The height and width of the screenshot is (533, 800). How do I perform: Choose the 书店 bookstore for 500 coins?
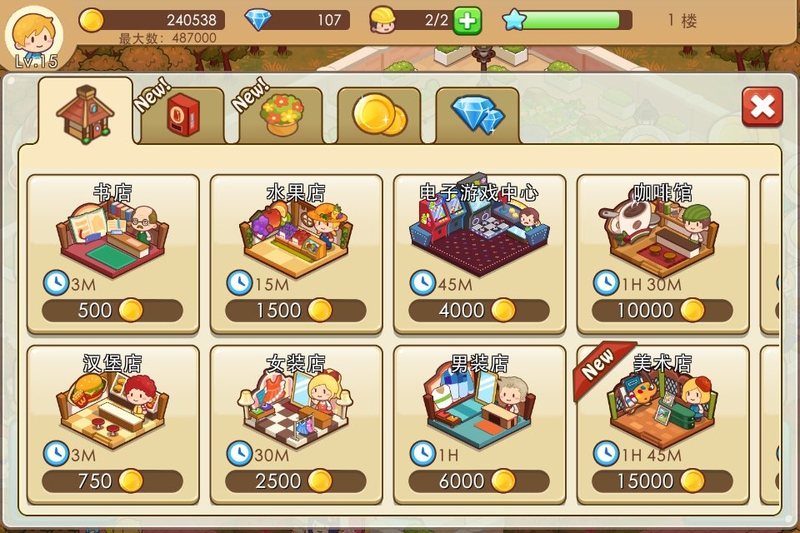[113, 254]
